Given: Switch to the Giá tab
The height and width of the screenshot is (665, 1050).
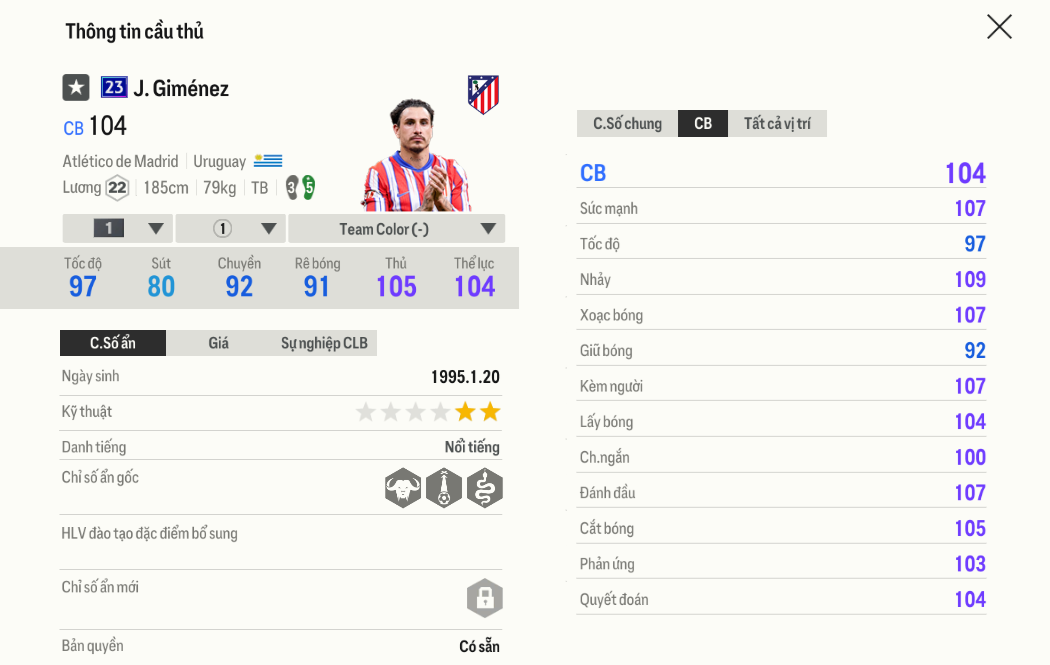Looking at the screenshot, I should pos(219,343).
